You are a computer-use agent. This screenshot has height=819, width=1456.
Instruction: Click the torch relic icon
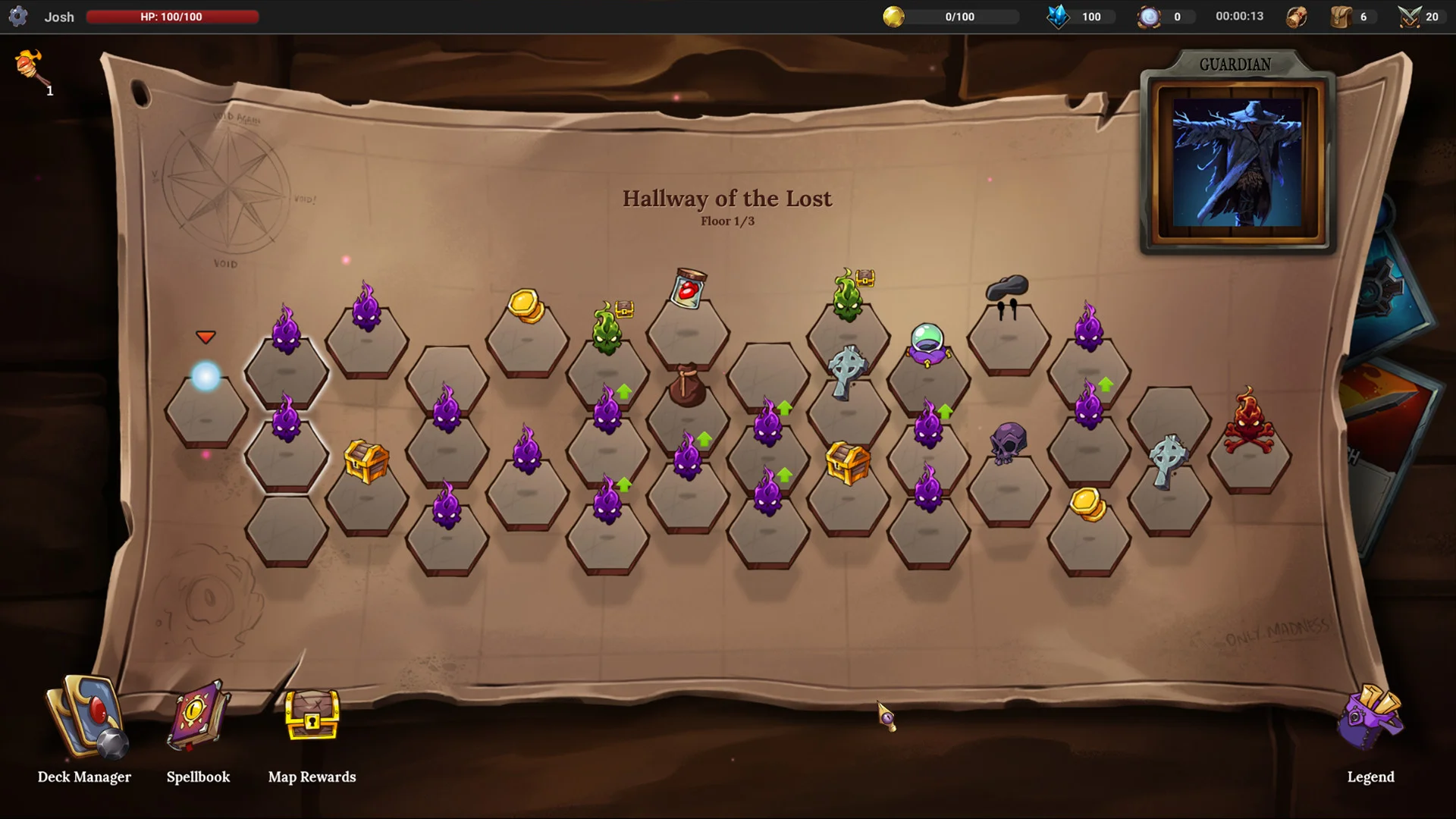tap(30, 68)
